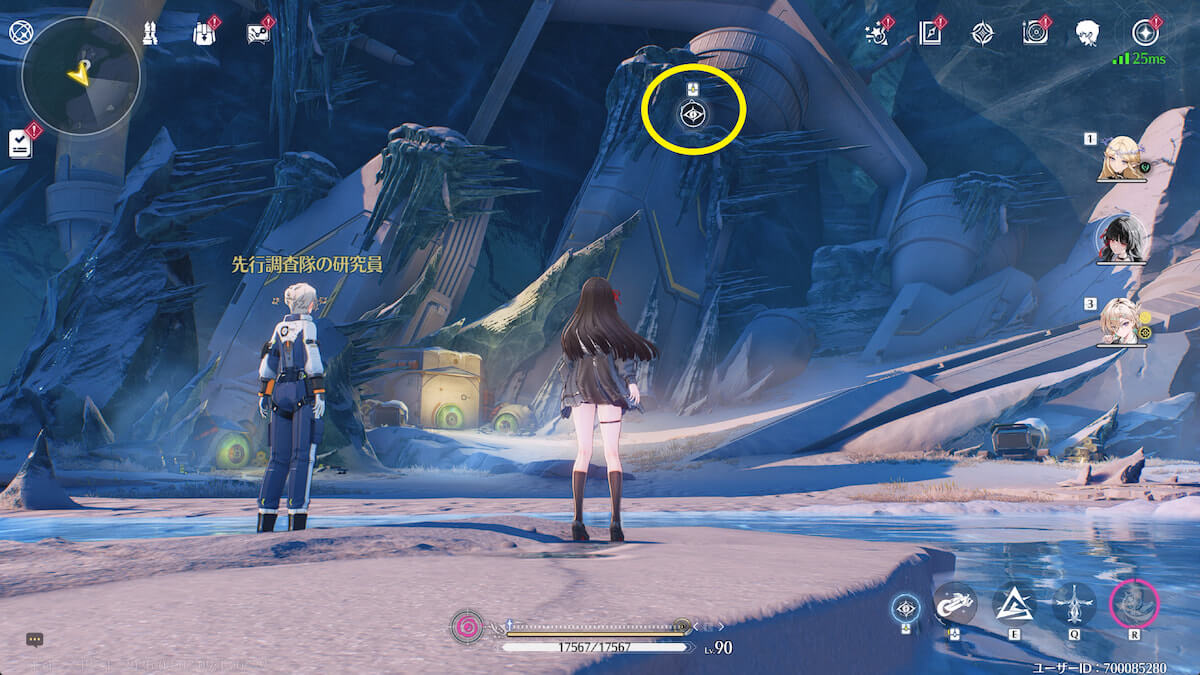Open the character head profile icon
This screenshot has width=1200, height=675.
click(x=1089, y=33)
